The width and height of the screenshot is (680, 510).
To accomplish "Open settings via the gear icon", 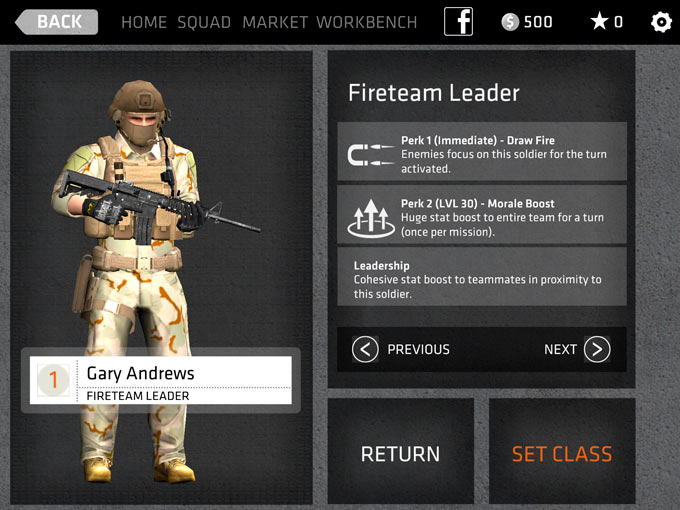I will point(661,22).
